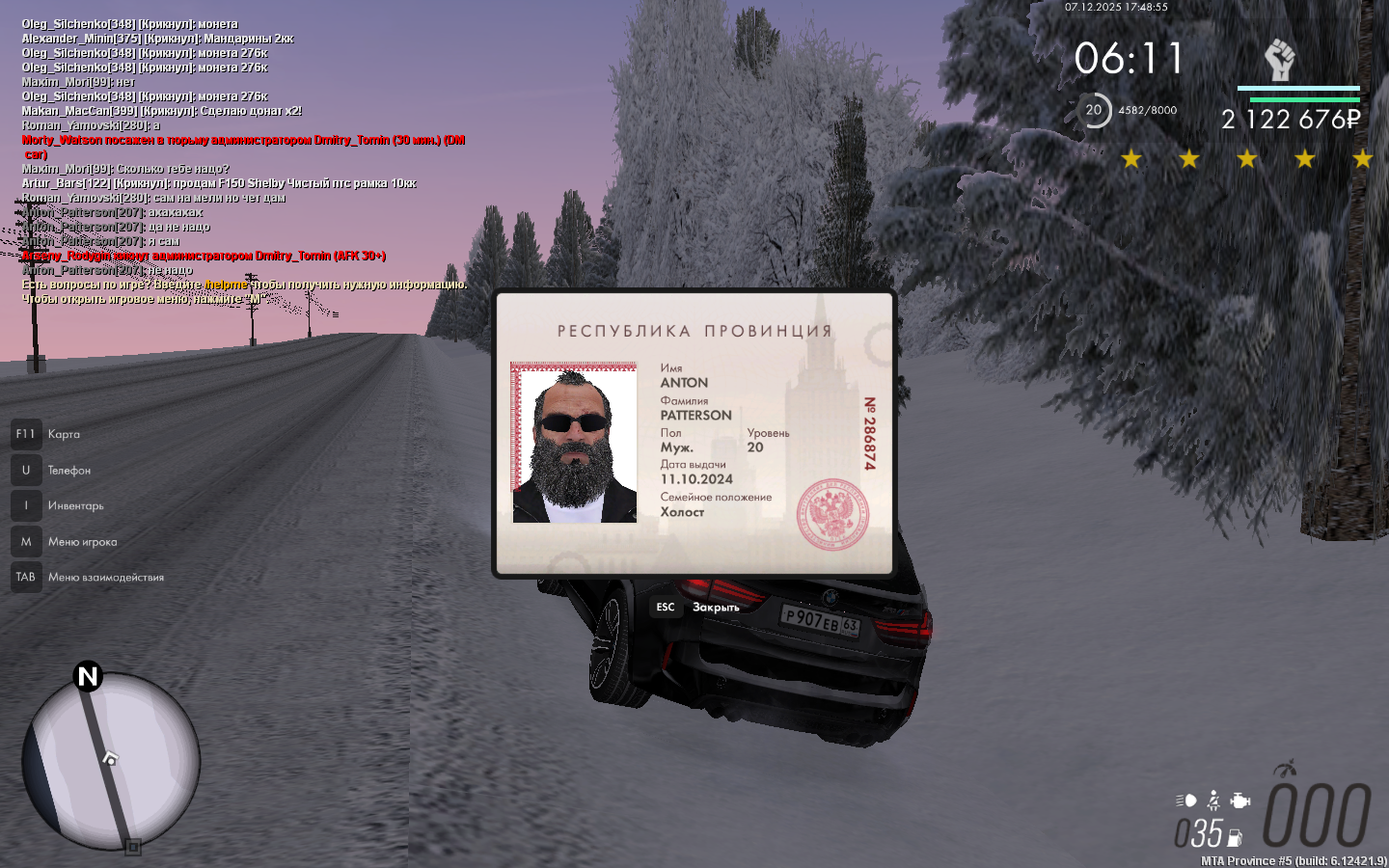Open the Инвентарь inventory entry

pos(75,506)
